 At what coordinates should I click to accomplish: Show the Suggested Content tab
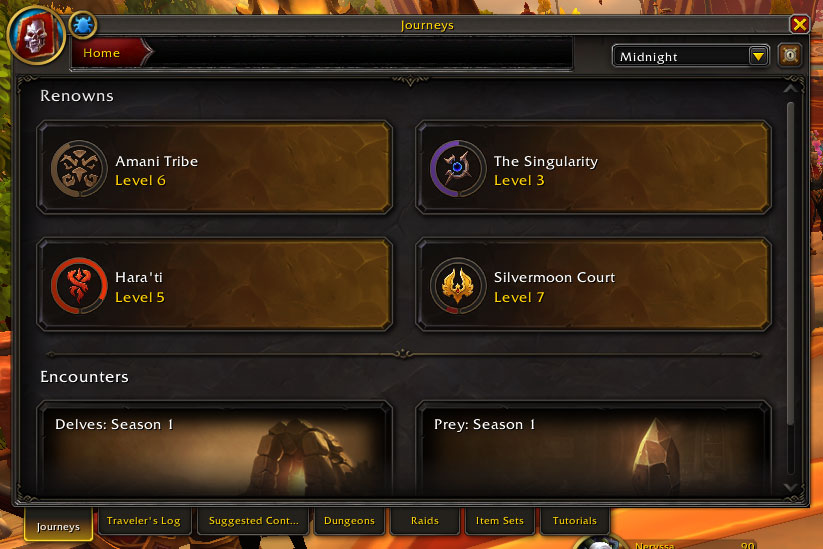(254, 521)
